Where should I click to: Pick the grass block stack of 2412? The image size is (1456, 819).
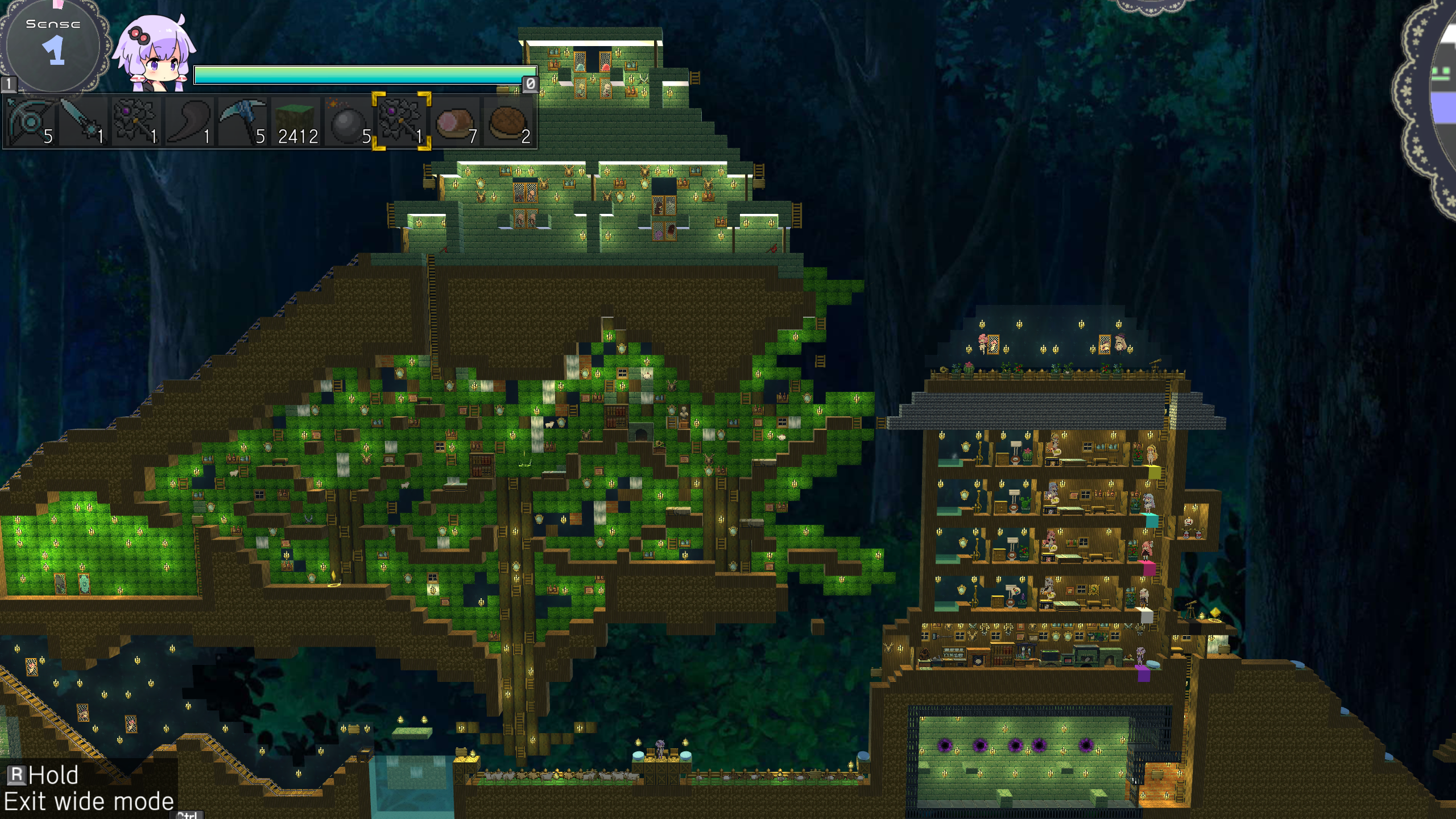pyautogui.click(x=296, y=121)
